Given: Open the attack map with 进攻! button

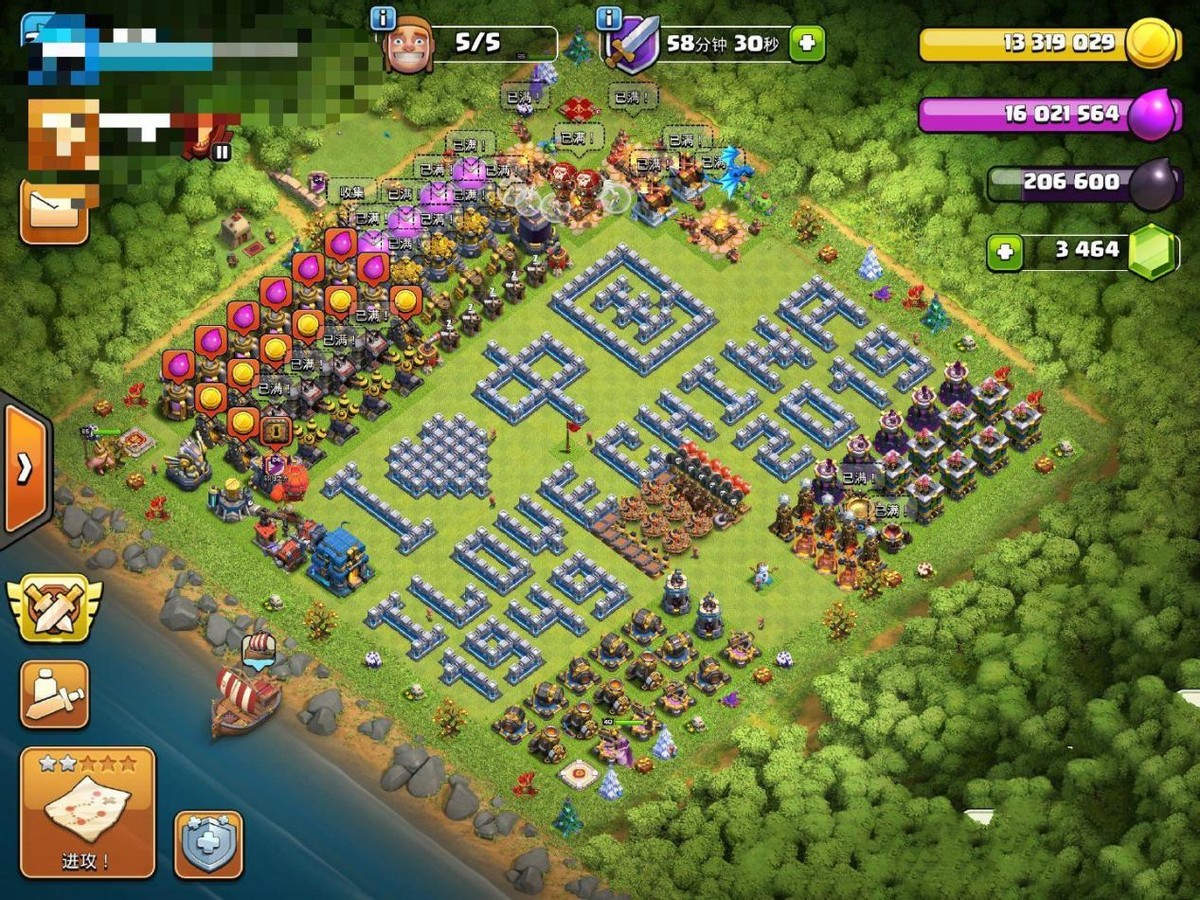Looking at the screenshot, I should coord(87,812).
